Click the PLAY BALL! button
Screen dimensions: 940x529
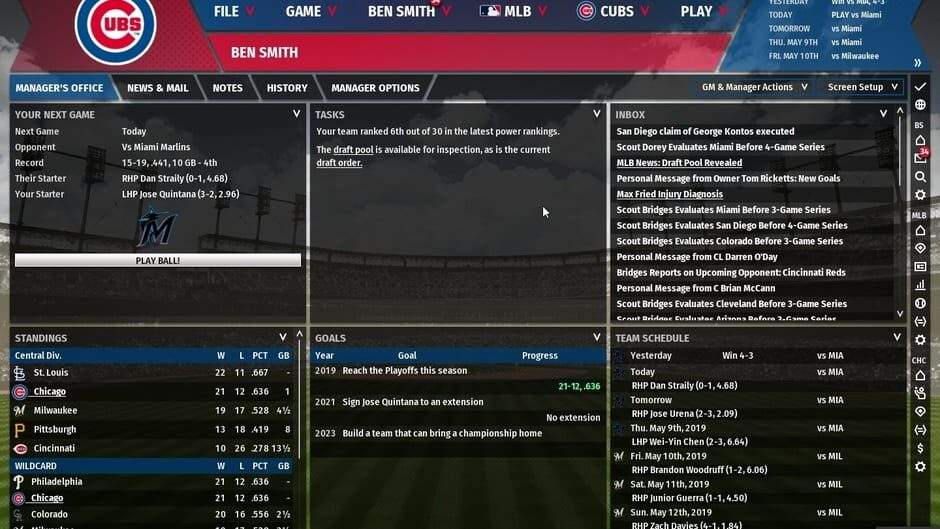tap(158, 260)
